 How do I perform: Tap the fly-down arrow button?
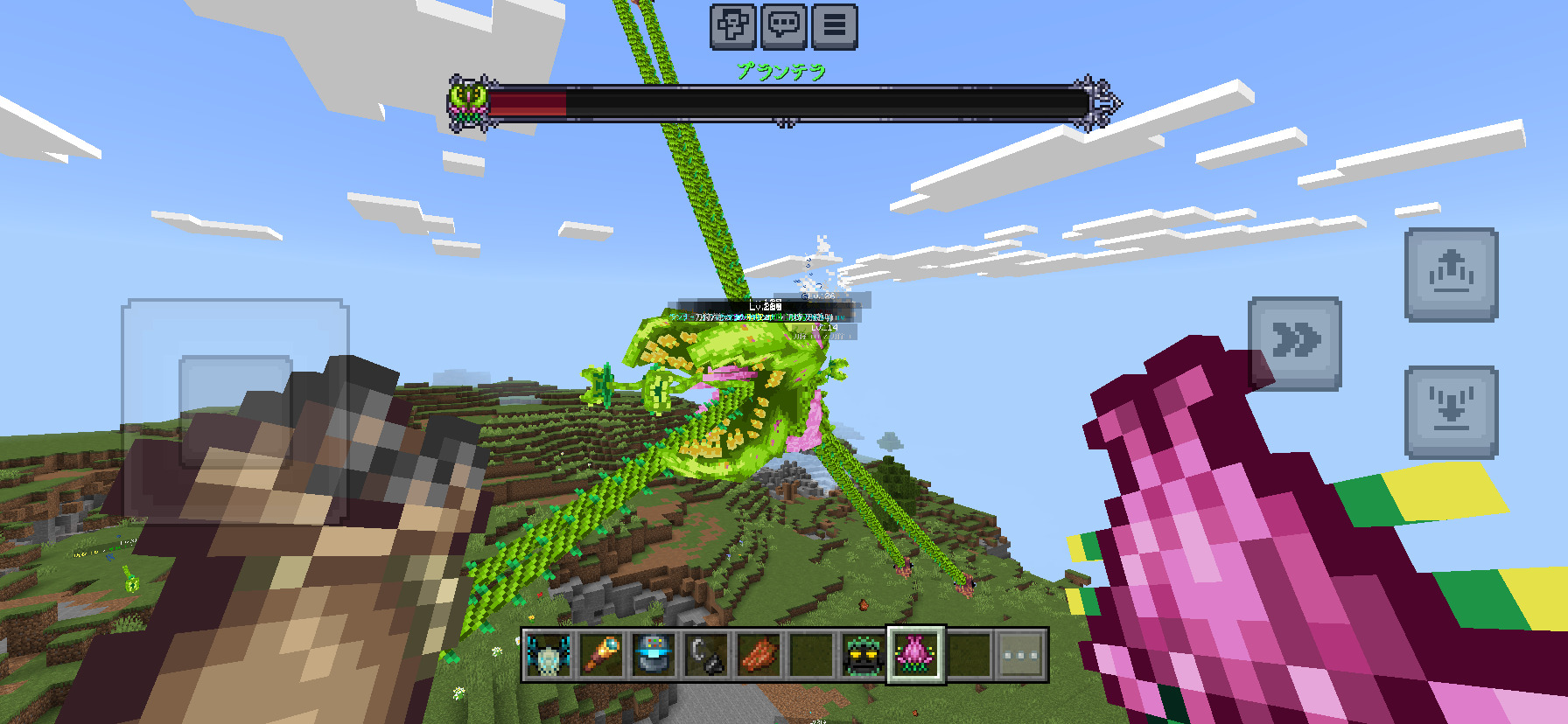[x=1451, y=412]
